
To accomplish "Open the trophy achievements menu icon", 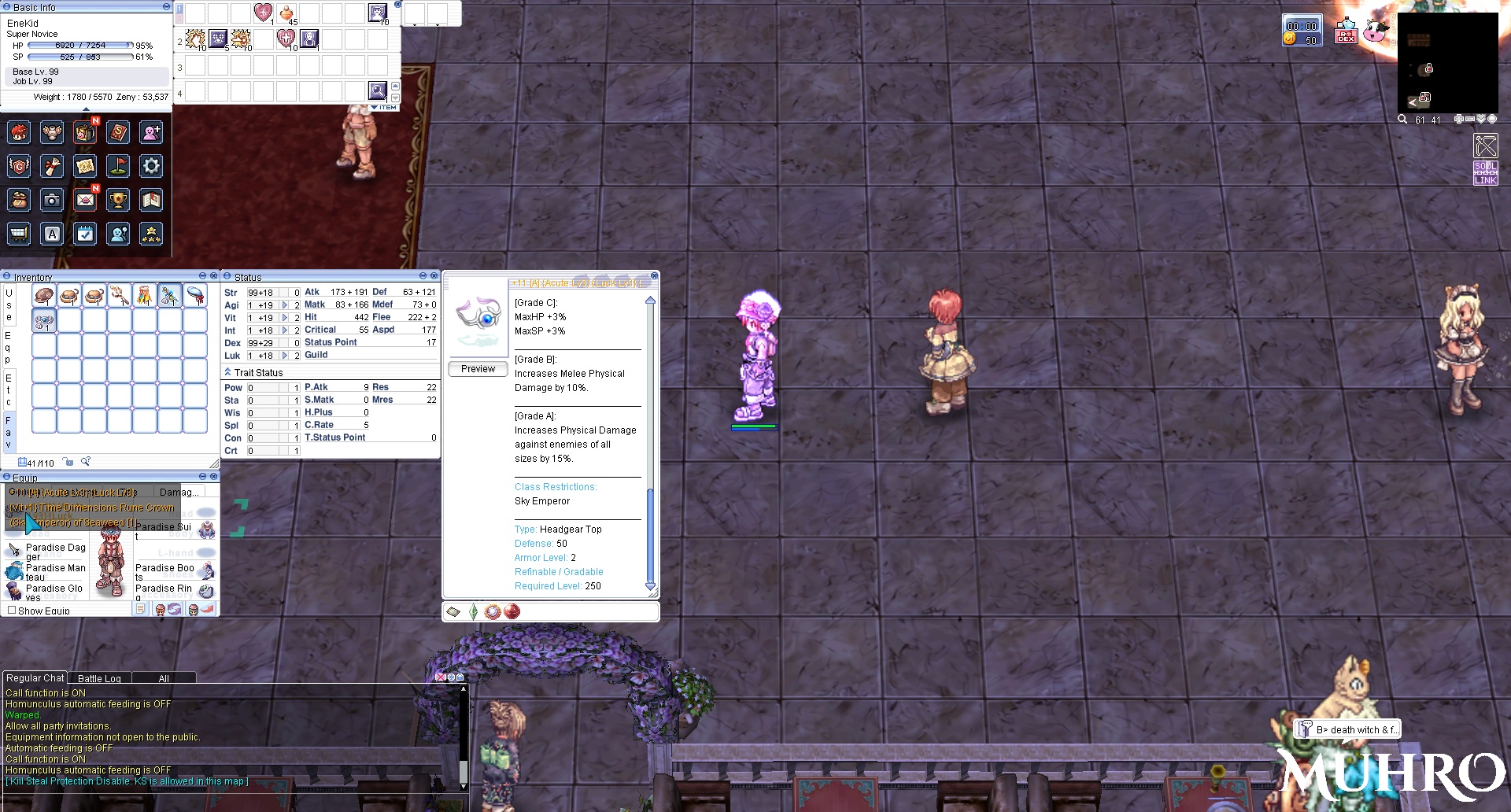I will point(118,201).
